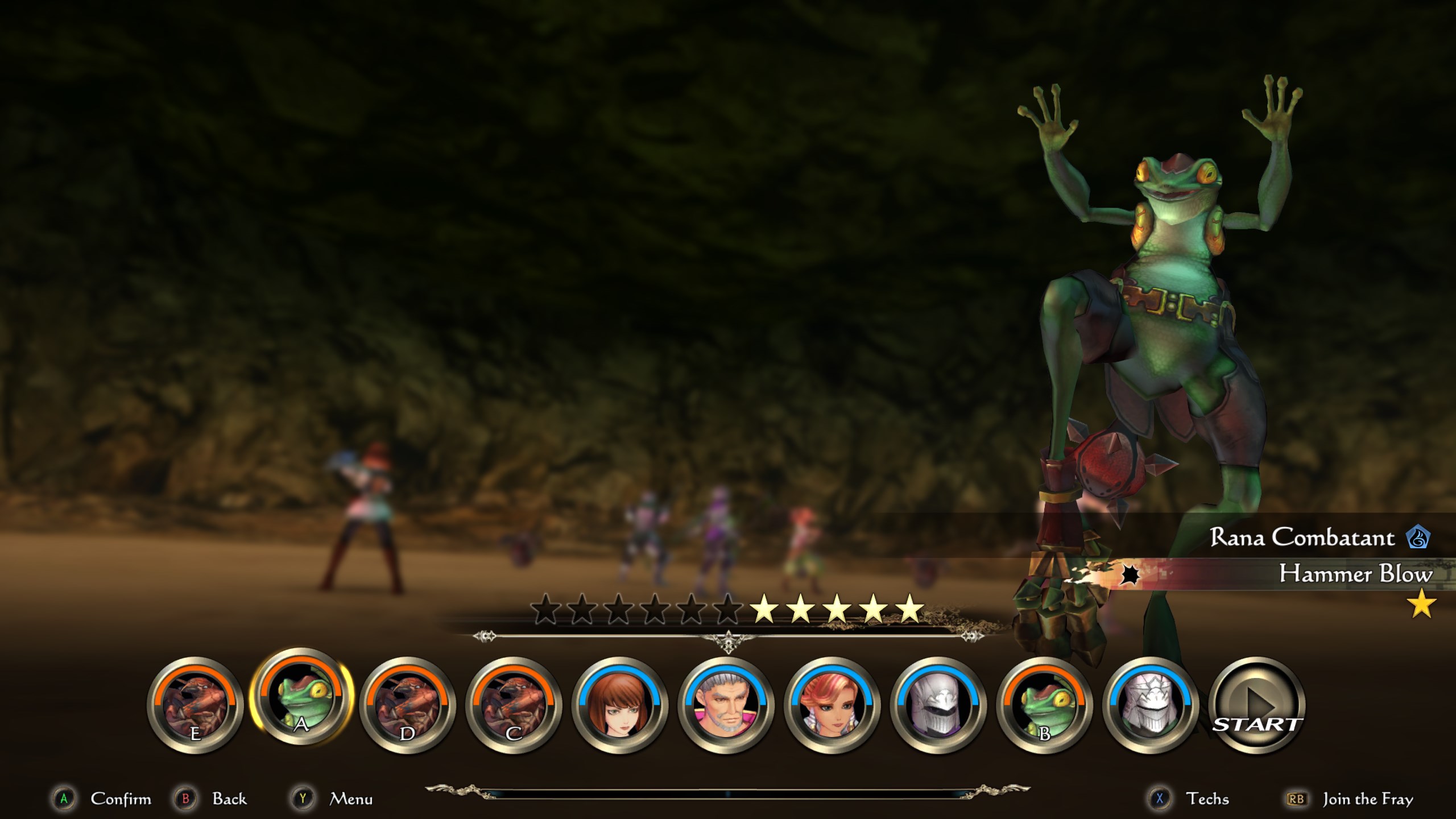
Task: Select the Hammer Blow tech entry
Action: (x=1354, y=574)
